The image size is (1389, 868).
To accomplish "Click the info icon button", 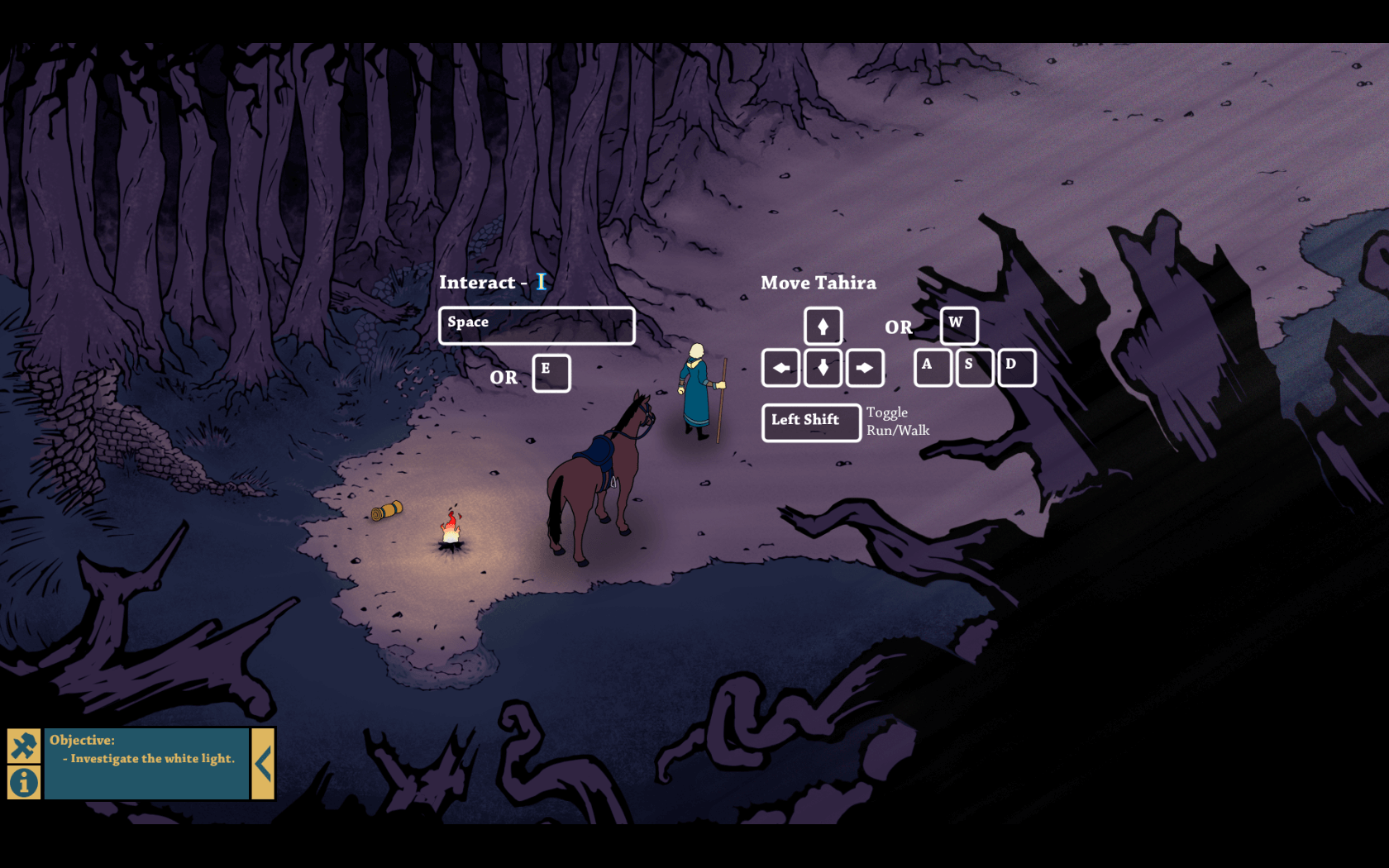I will pos(24,782).
